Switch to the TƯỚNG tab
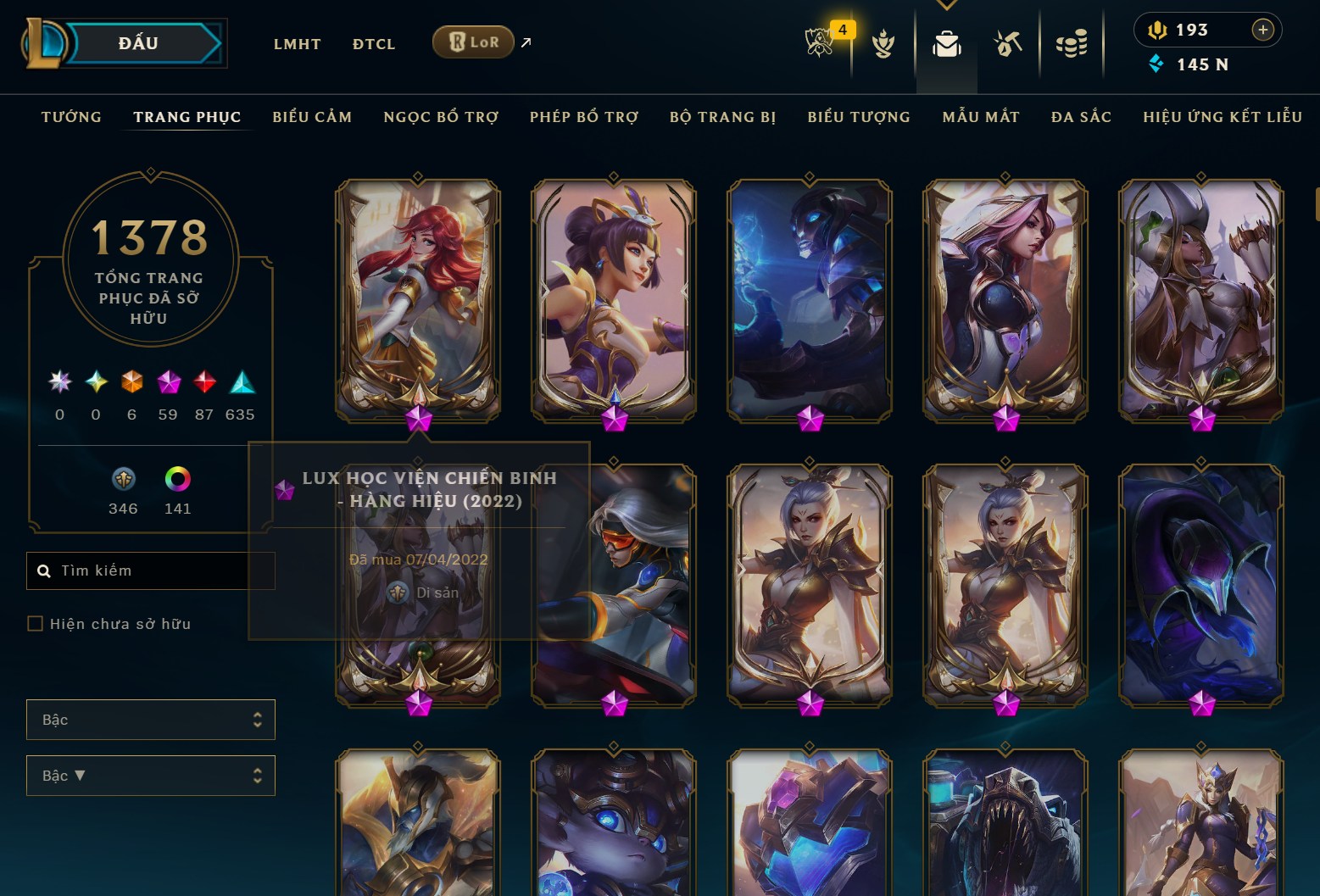Viewport: 1320px width, 896px height. point(71,117)
